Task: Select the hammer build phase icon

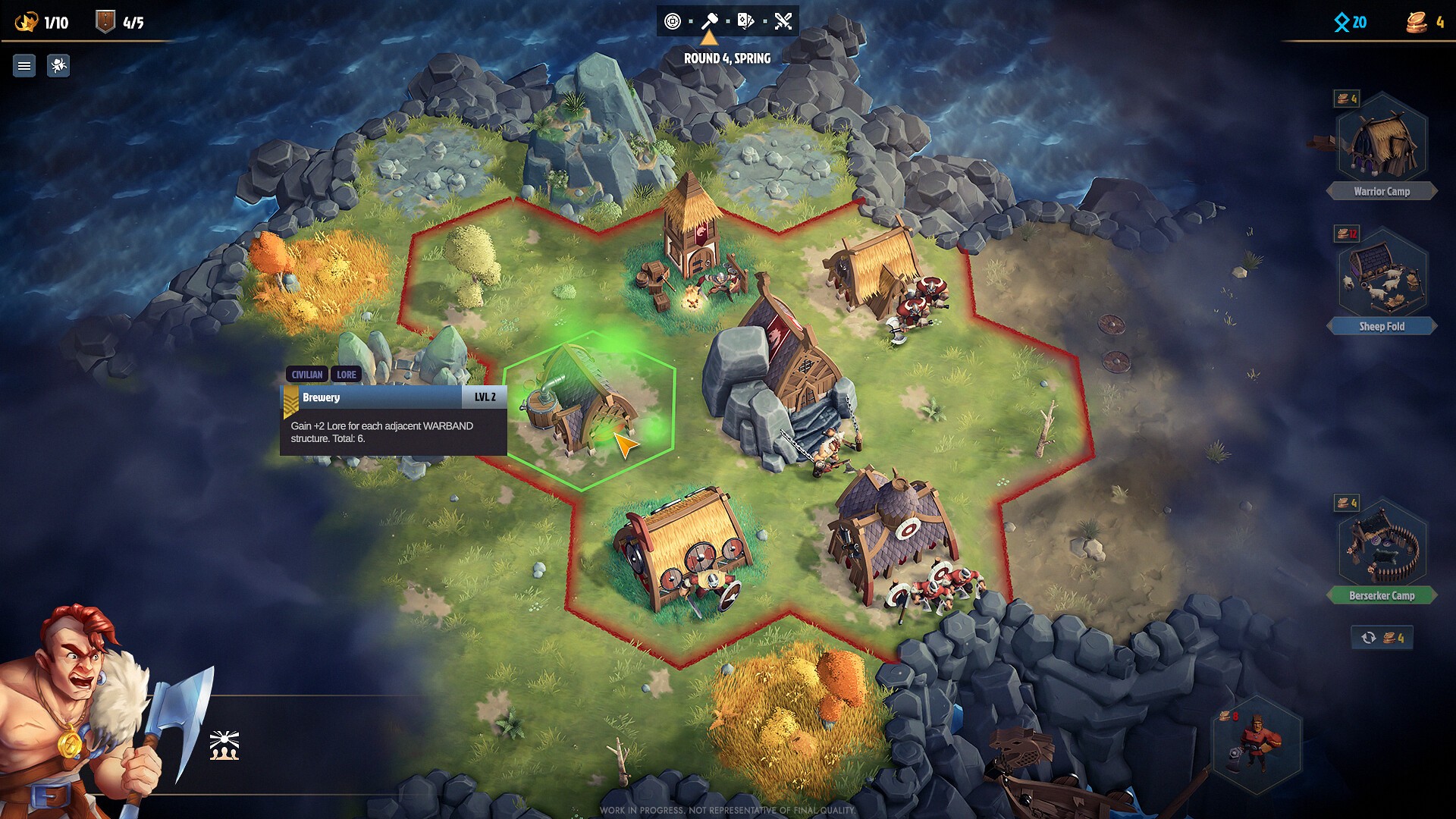Action: [x=709, y=21]
